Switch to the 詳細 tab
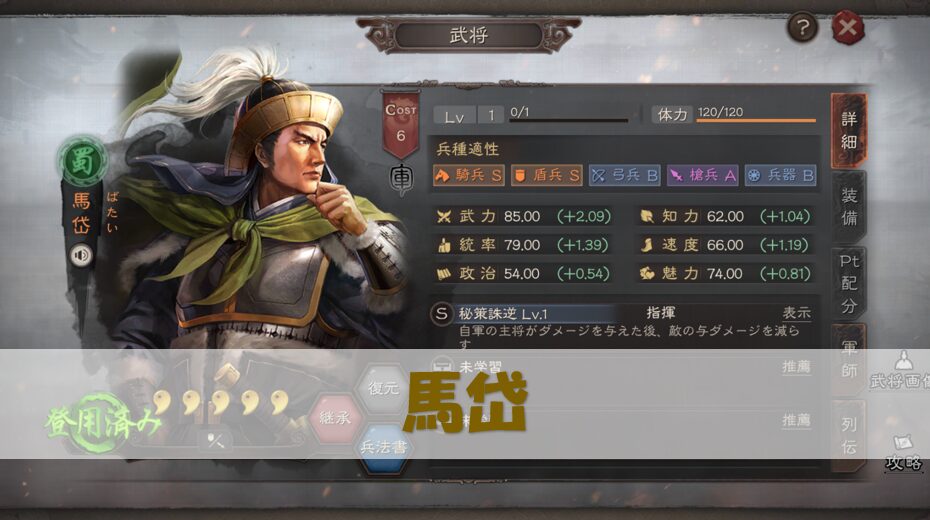 [x=848, y=130]
